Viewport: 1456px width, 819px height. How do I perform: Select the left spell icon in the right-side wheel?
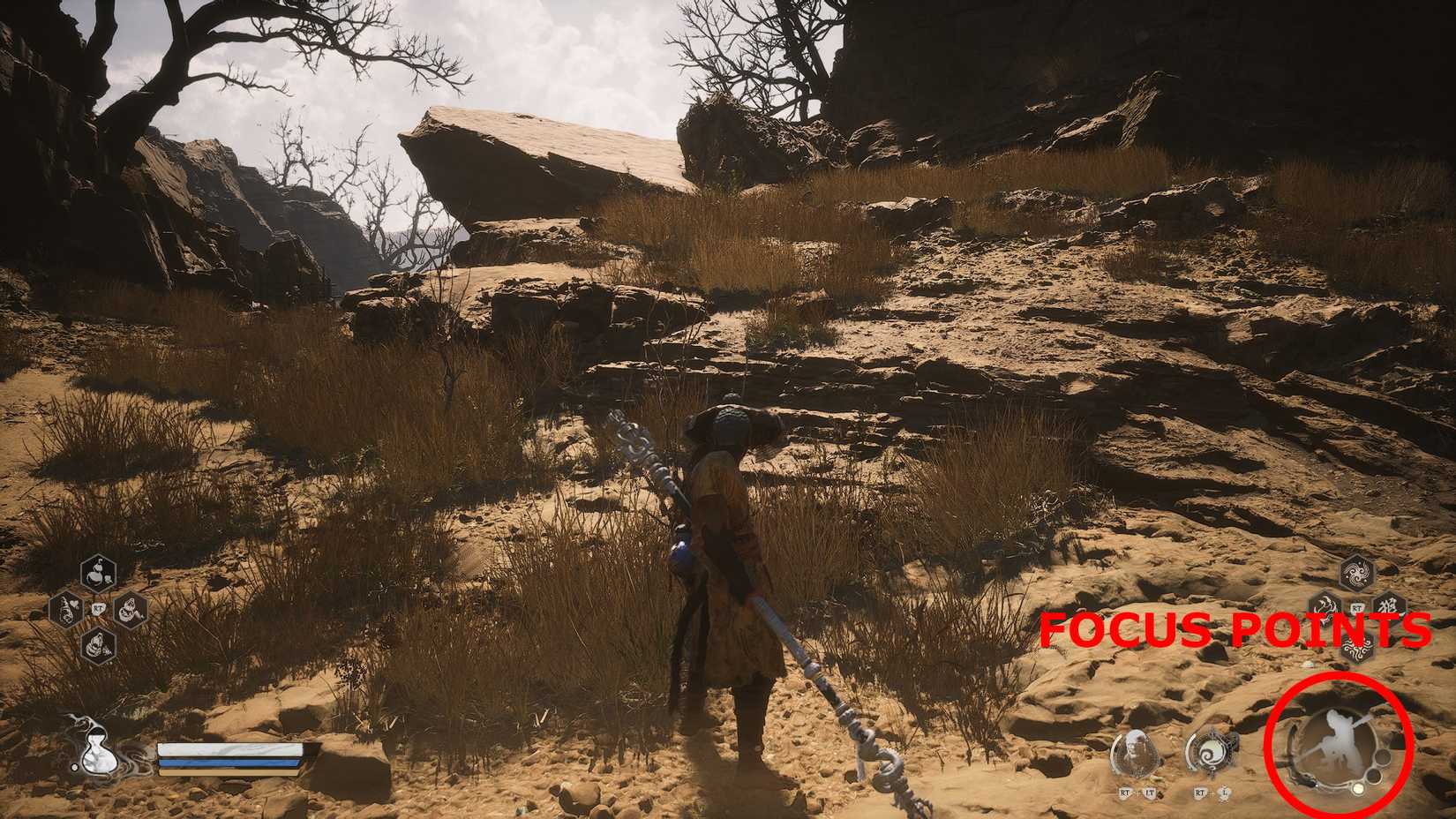1325,610
